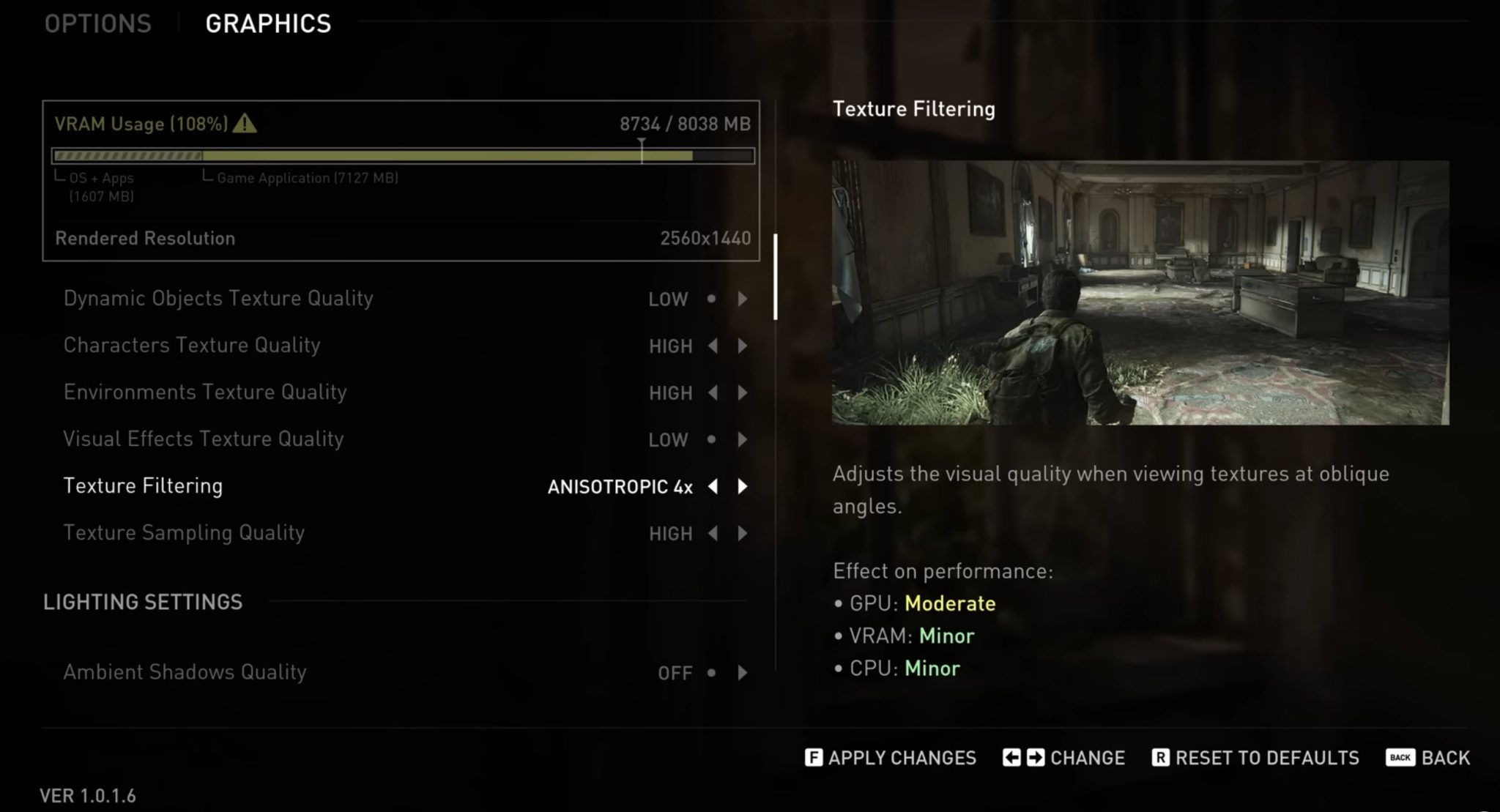The height and width of the screenshot is (812, 1500).
Task: Increase Dynamic Objects Texture Quality with right arrow
Action: click(x=742, y=299)
